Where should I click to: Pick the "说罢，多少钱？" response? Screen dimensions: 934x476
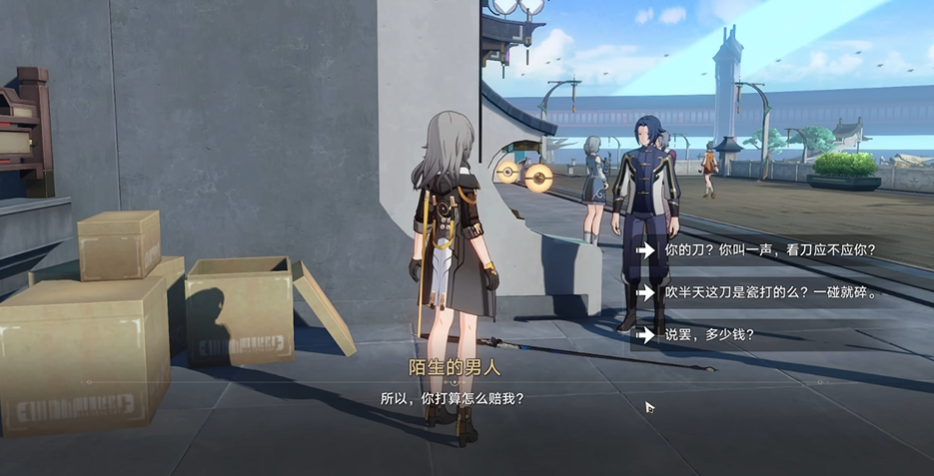tap(710, 335)
